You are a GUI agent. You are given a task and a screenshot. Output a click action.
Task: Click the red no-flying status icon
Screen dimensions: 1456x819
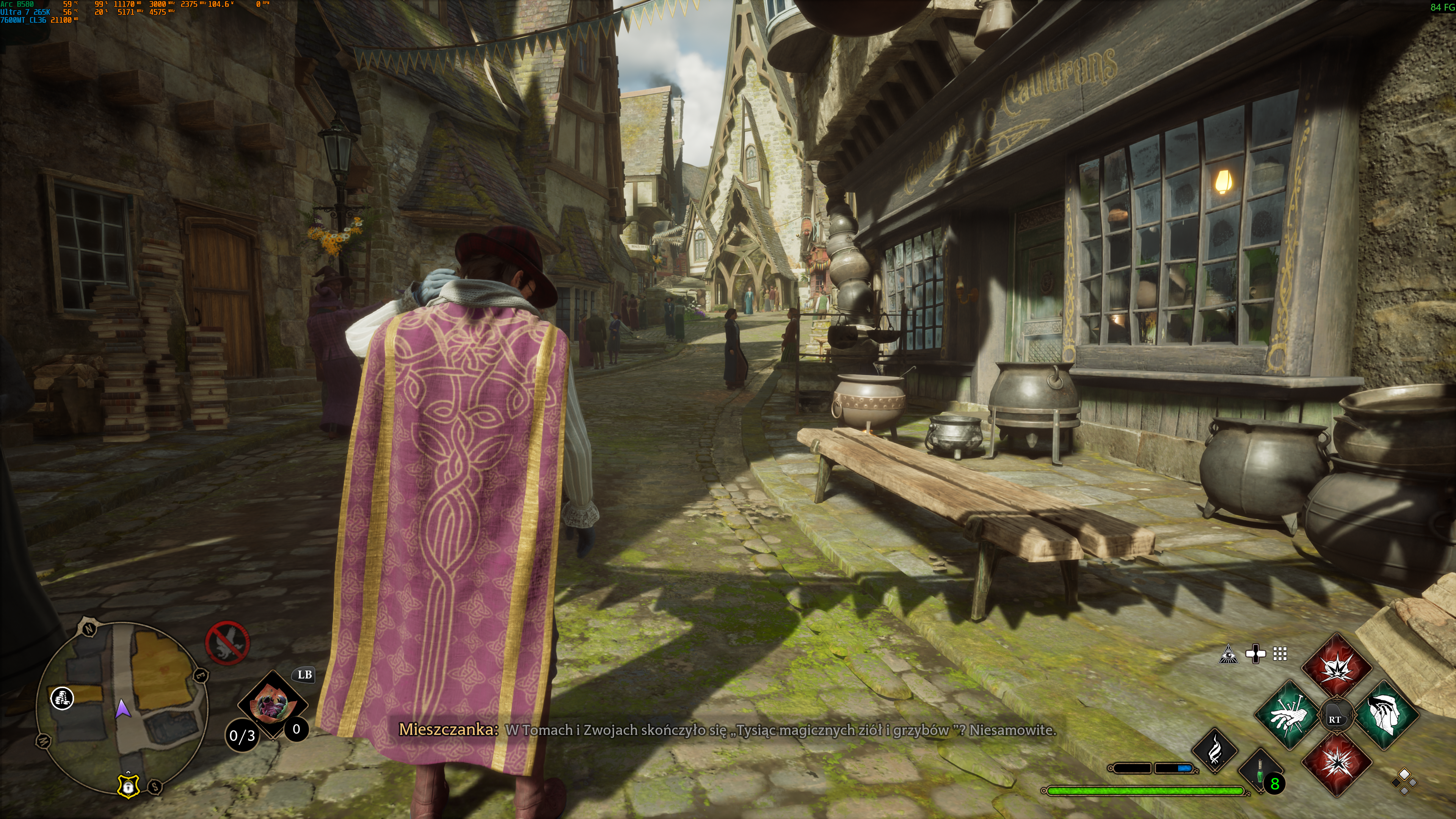(227, 643)
